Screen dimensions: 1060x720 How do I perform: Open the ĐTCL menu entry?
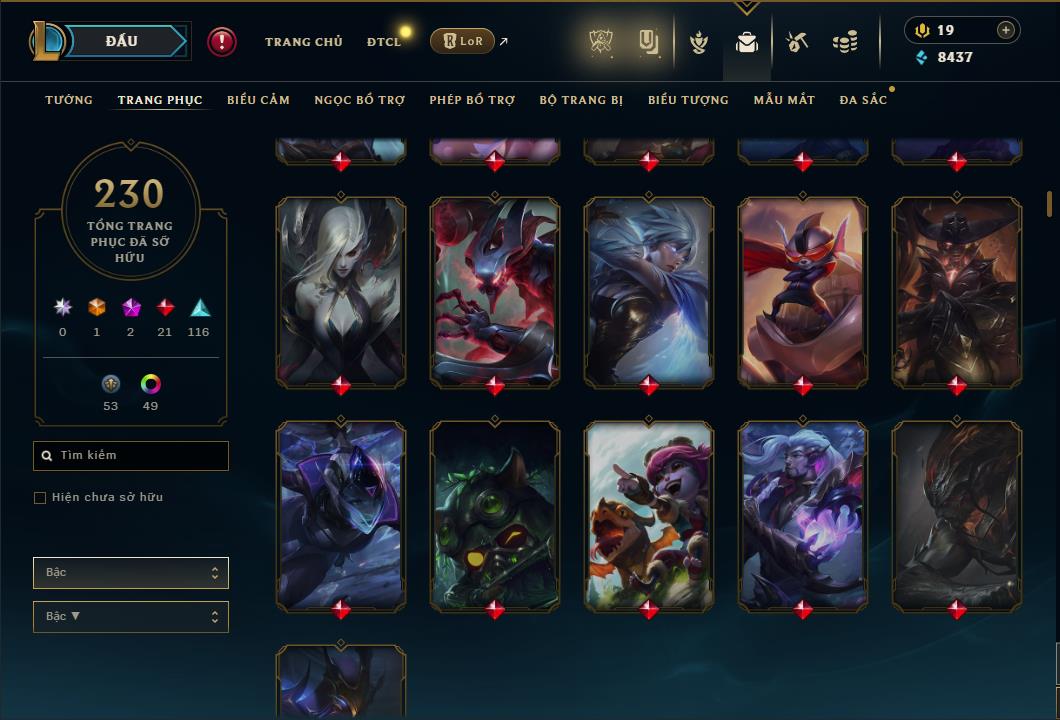coord(383,42)
